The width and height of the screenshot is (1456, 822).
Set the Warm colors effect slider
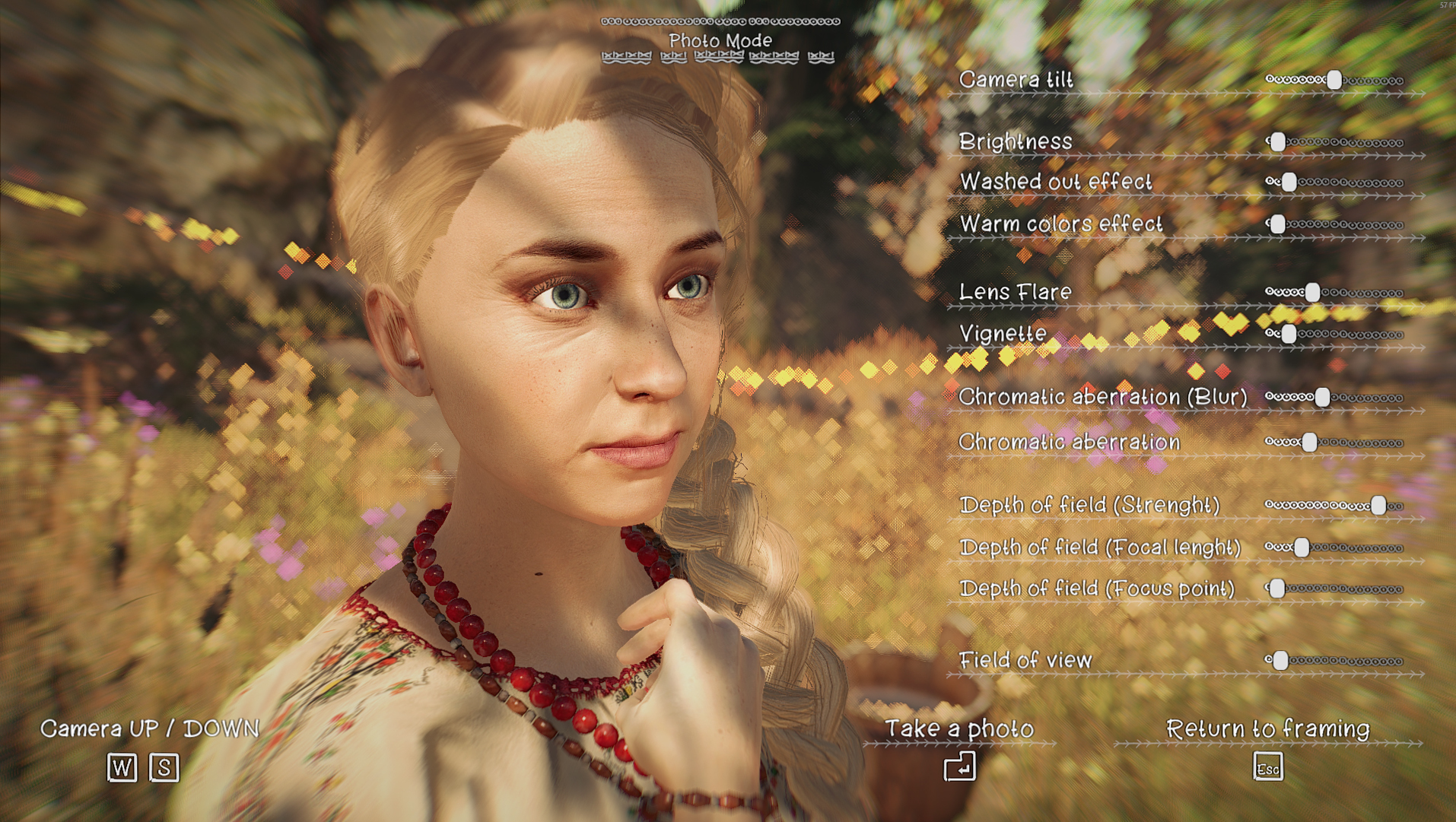(x=1278, y=224)
